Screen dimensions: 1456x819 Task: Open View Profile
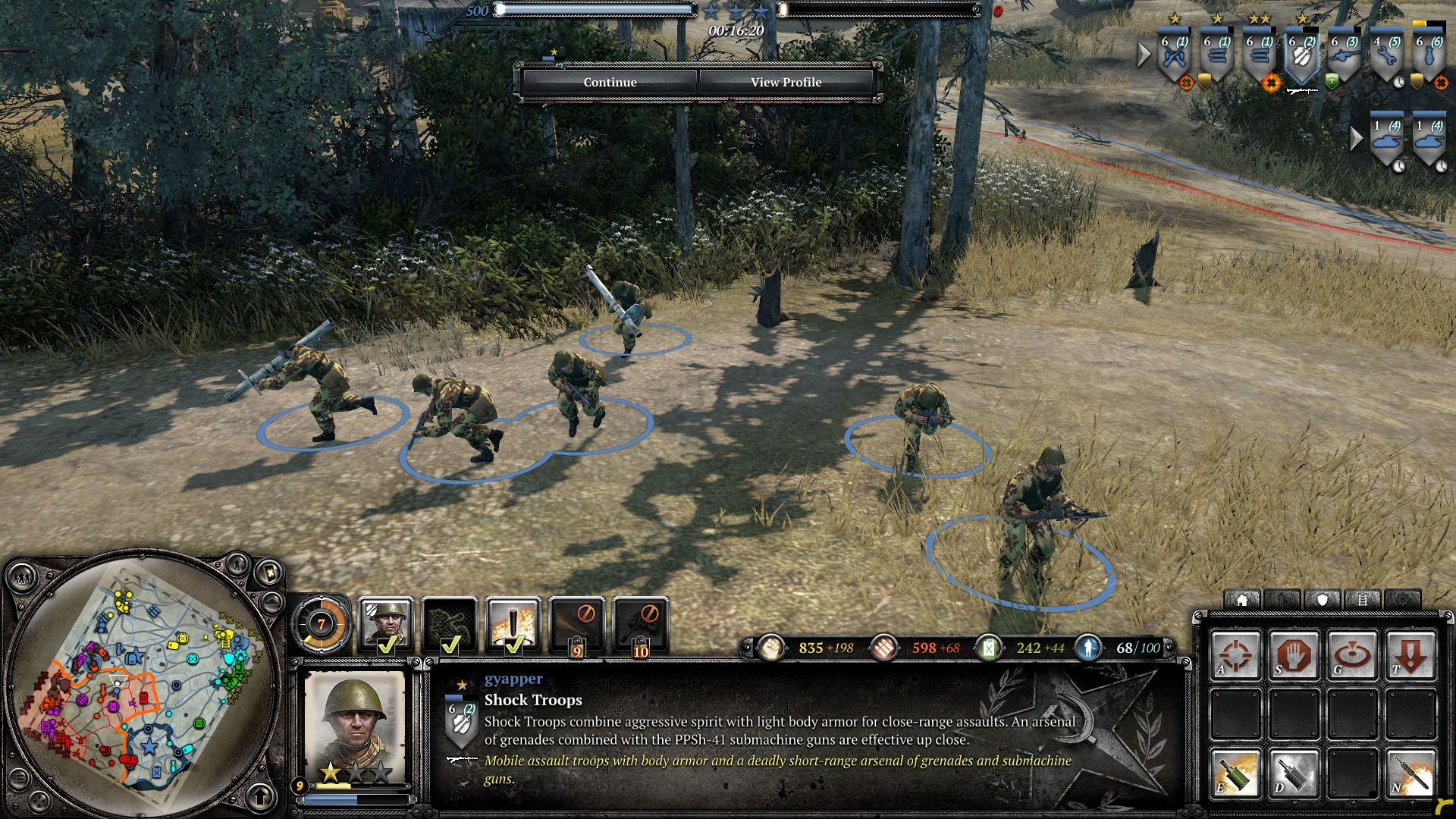[786, 82]
